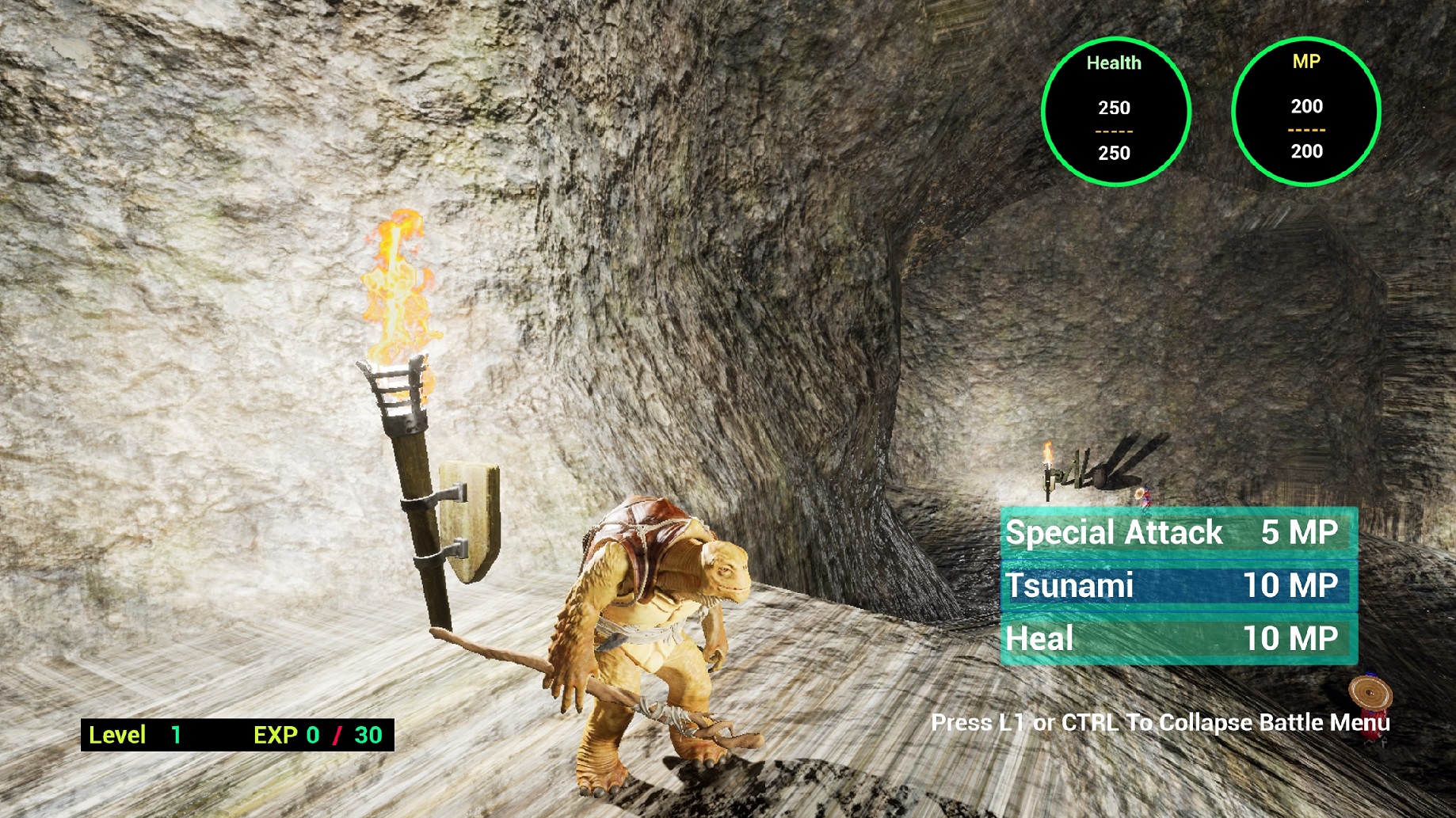Image resolution: width=1456 pixels, height=818 pixels.
Task: Select the Special Attack battle option
Action: (x=1178, y=533)
